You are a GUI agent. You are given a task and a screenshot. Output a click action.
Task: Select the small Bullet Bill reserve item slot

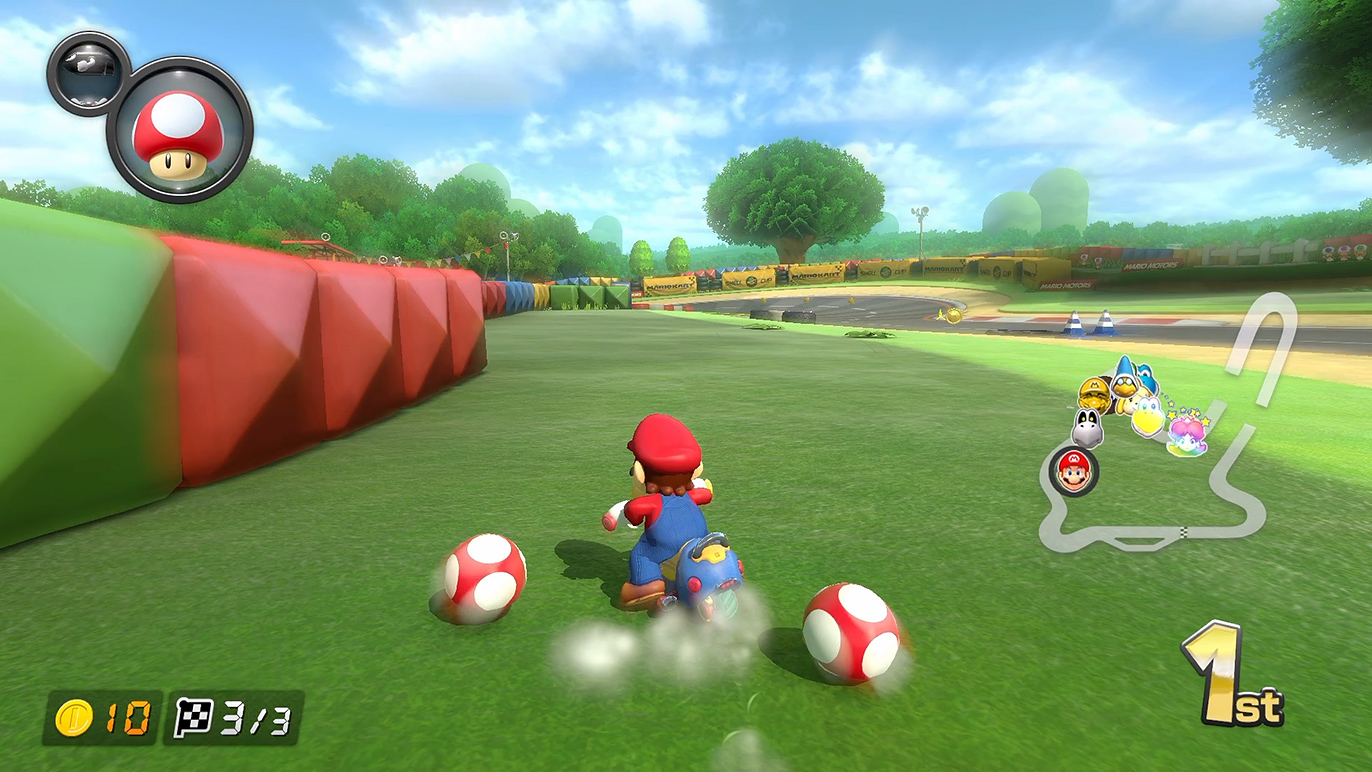[x=87, y=73]
